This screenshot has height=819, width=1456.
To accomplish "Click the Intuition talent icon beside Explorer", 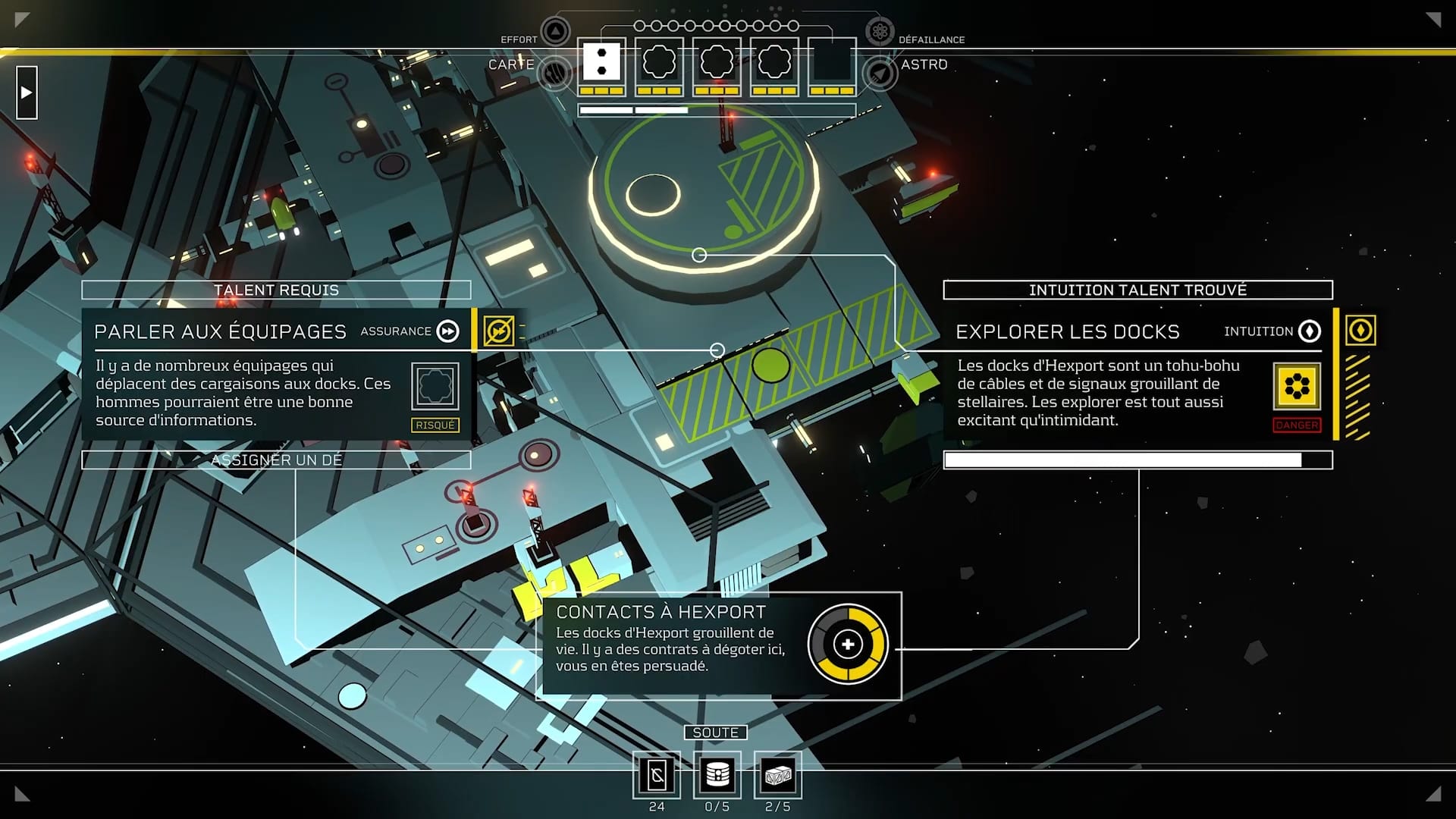I will 1360,331.
